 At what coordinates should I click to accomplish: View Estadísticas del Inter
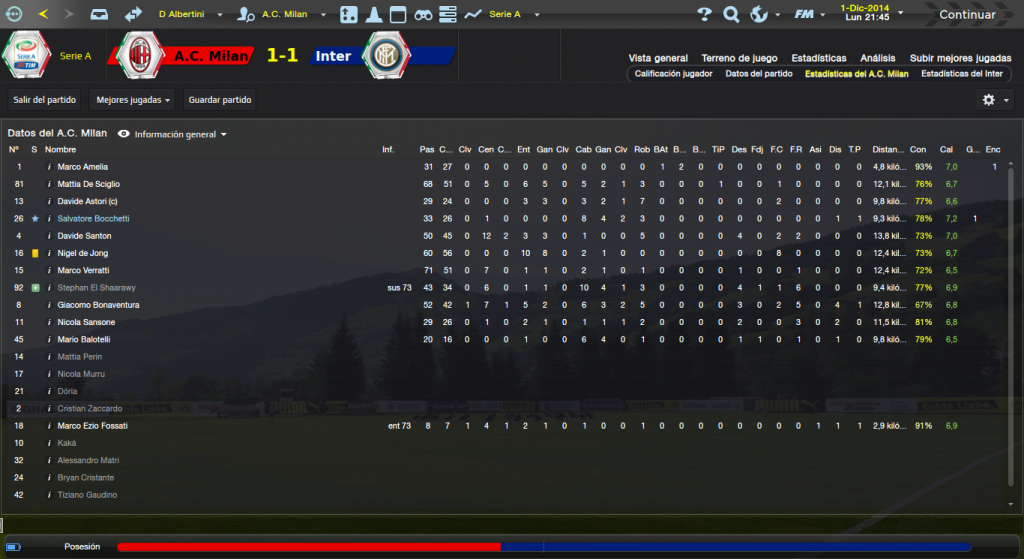click(x=962, y=74)
